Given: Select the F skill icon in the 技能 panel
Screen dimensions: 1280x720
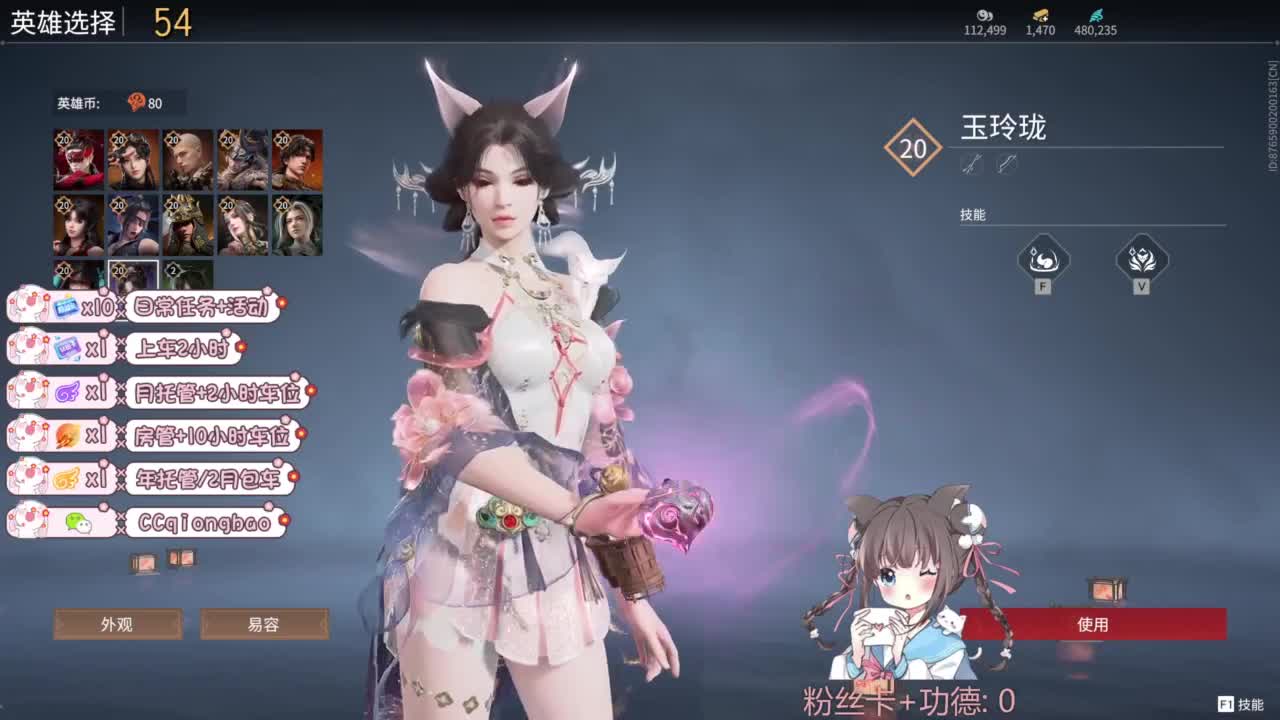Looking at the screenshot, I should (x=1042, y=262).
